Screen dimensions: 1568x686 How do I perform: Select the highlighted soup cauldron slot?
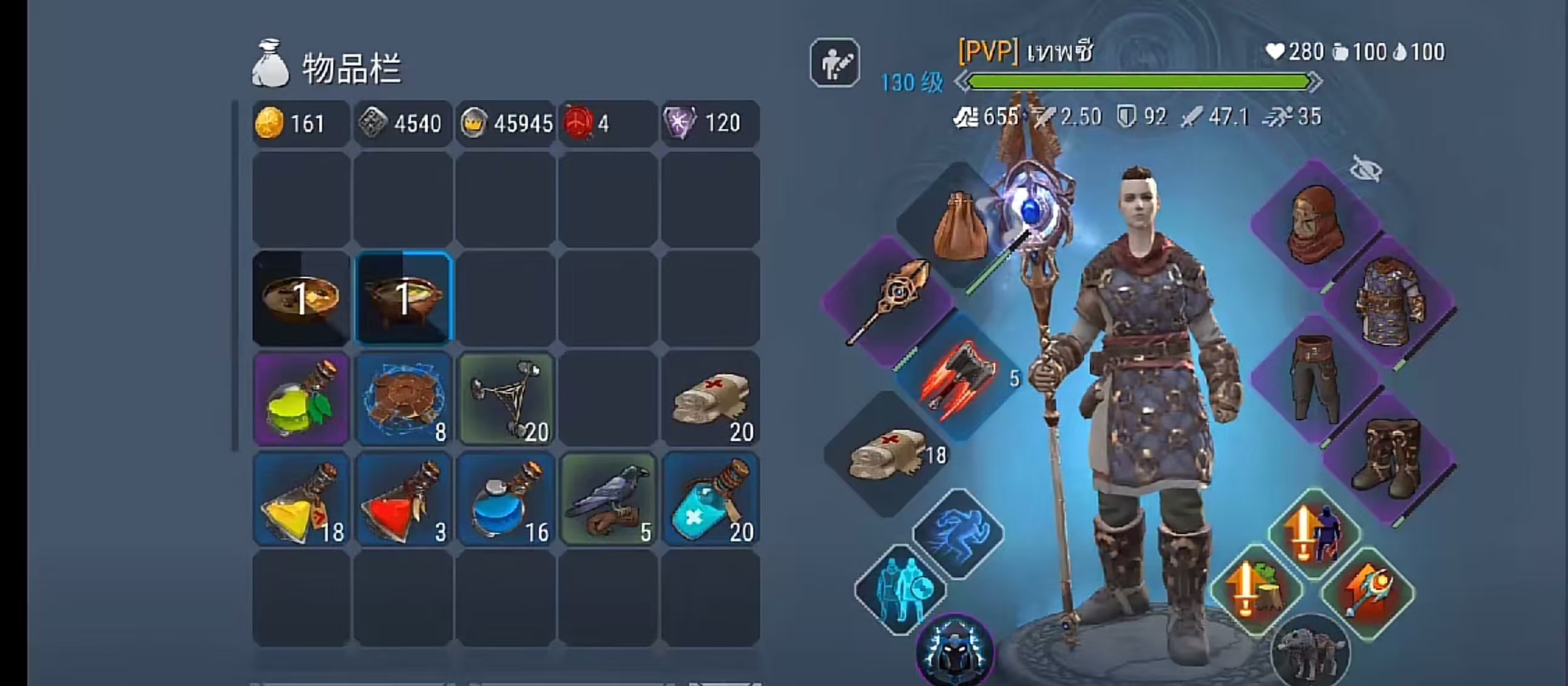coord(403,298)
